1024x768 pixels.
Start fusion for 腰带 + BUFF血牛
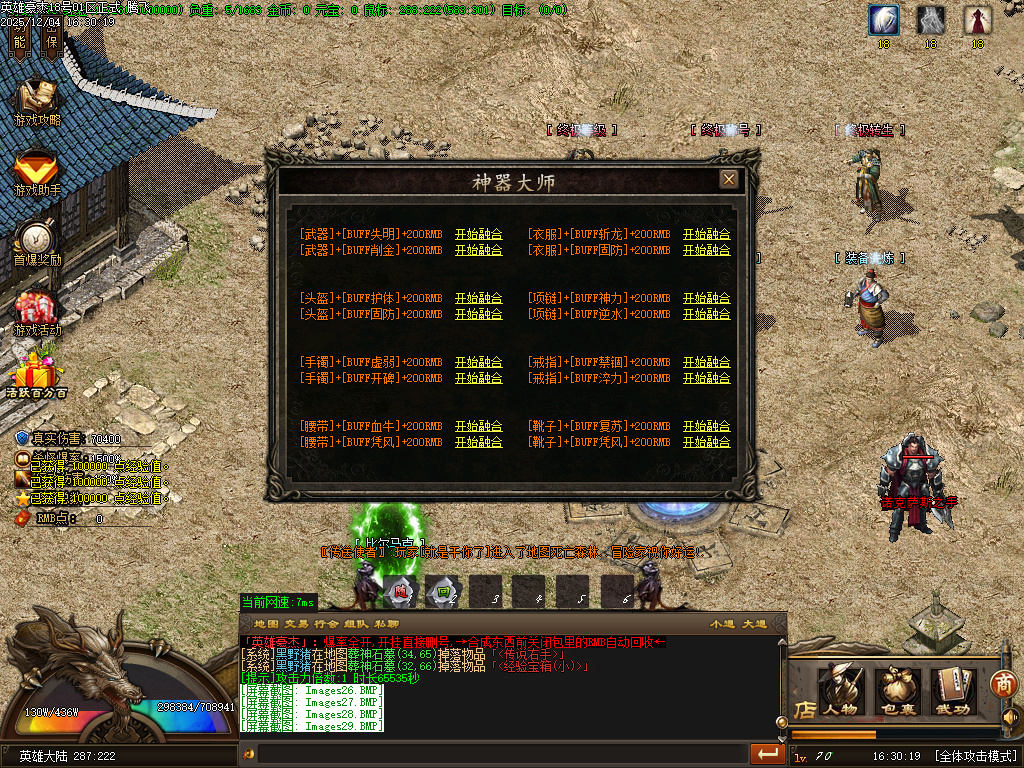pos(478,426)
